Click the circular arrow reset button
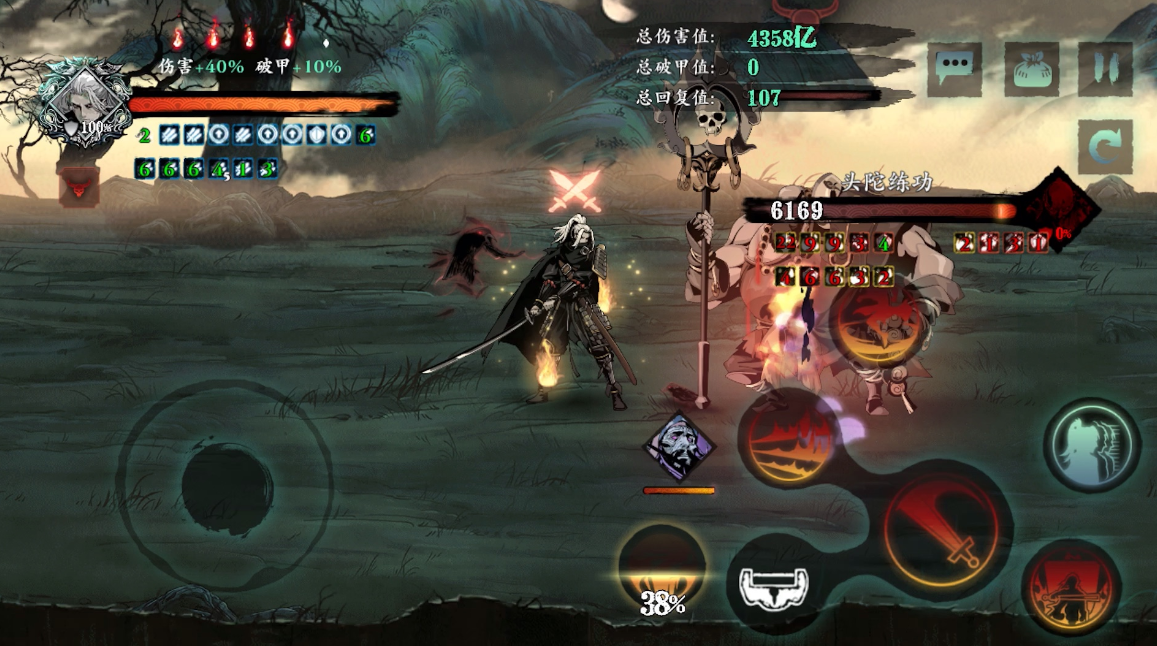Screen dimensions: 1157x646 coord(1105,147)
